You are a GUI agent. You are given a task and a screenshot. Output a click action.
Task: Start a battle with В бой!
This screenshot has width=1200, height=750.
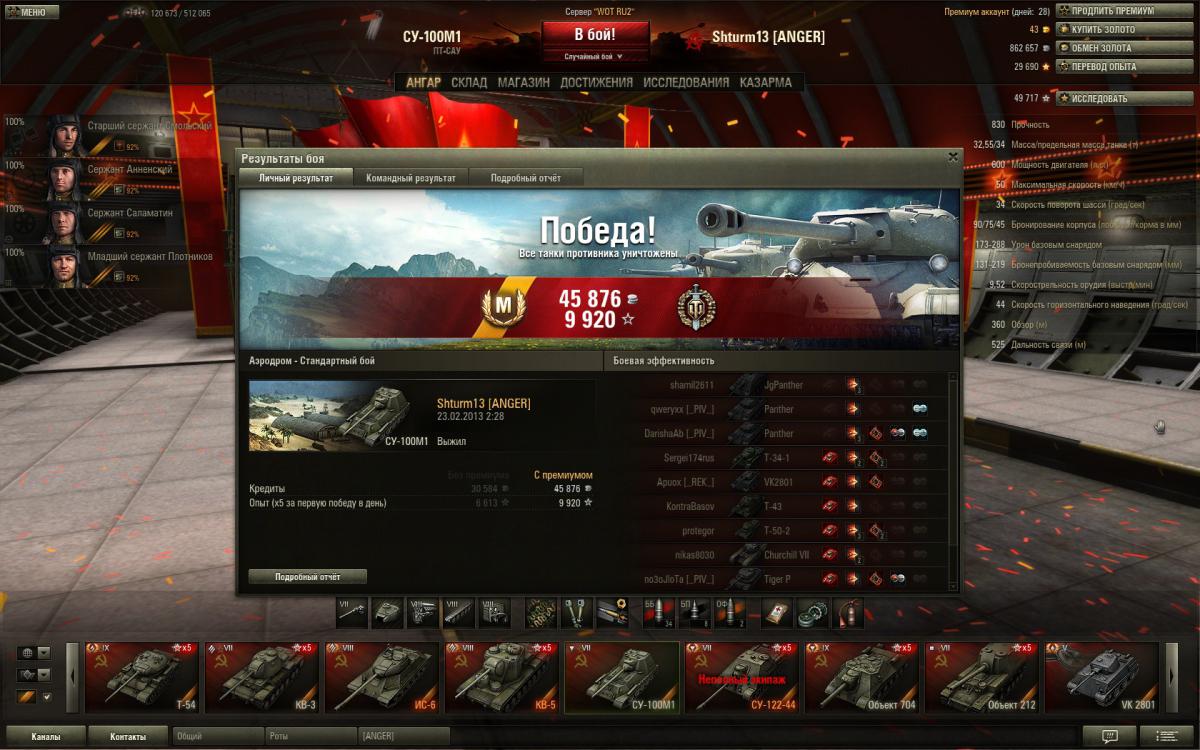coord(595,34)
